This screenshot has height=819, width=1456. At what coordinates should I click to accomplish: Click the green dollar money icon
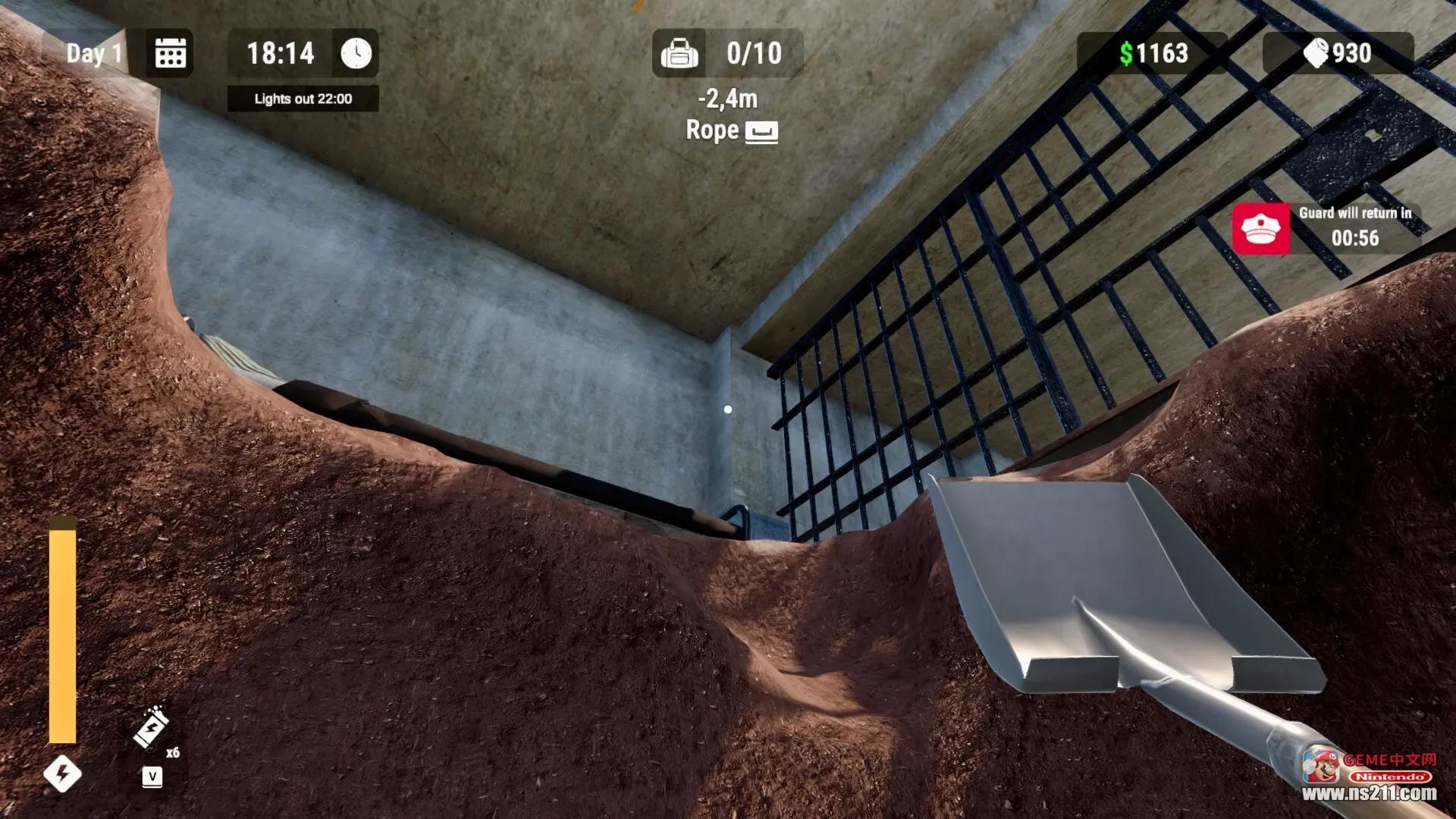click(1126, 53)
